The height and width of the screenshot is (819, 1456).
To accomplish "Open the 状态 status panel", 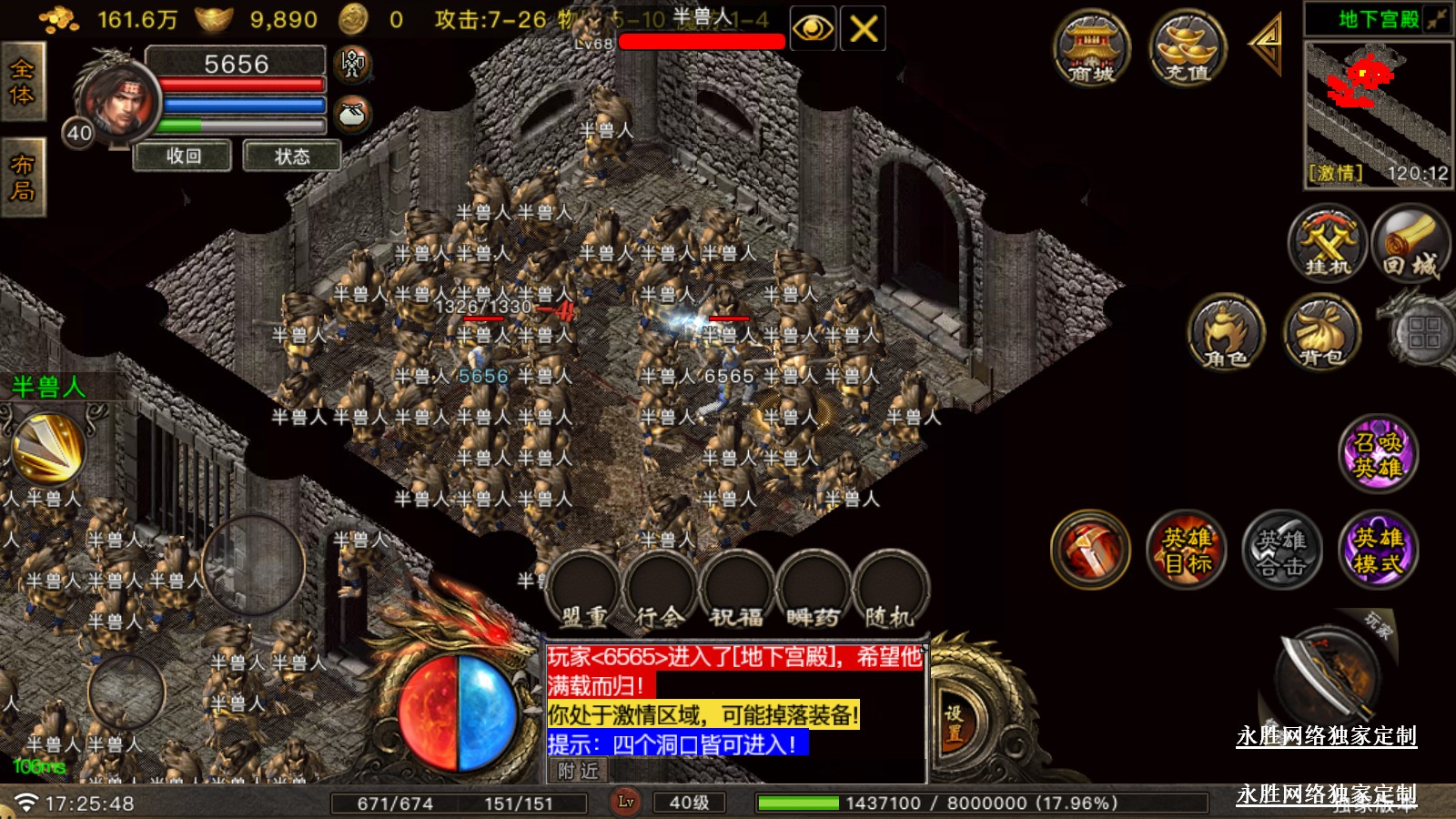I will point(292,157).
